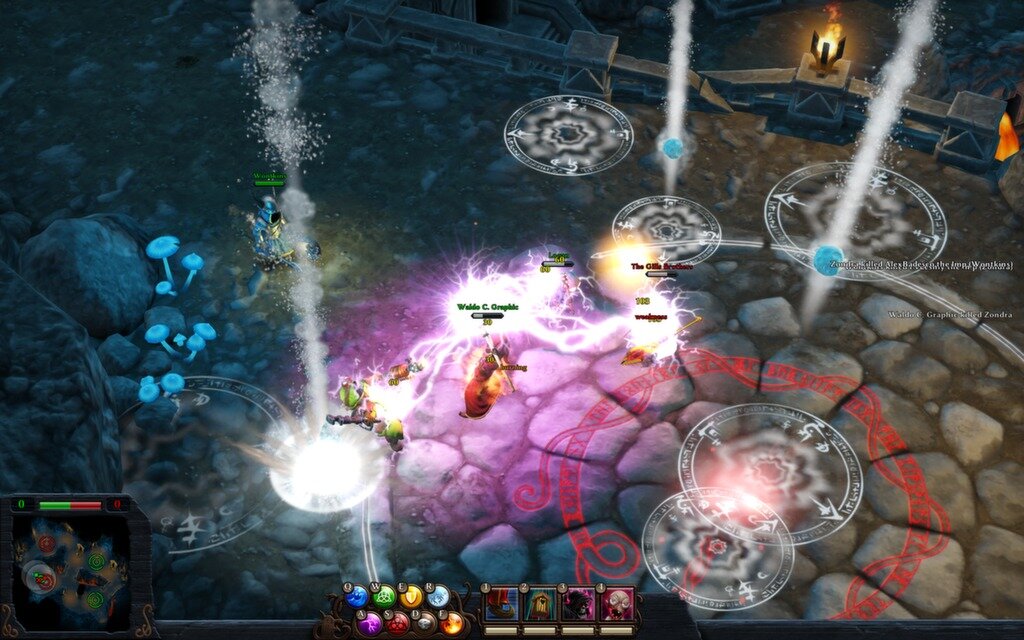The width and height of the screenshot is (1024, 640).
Task: Select the blue Water element orb
Action: (x=357, y=597)
